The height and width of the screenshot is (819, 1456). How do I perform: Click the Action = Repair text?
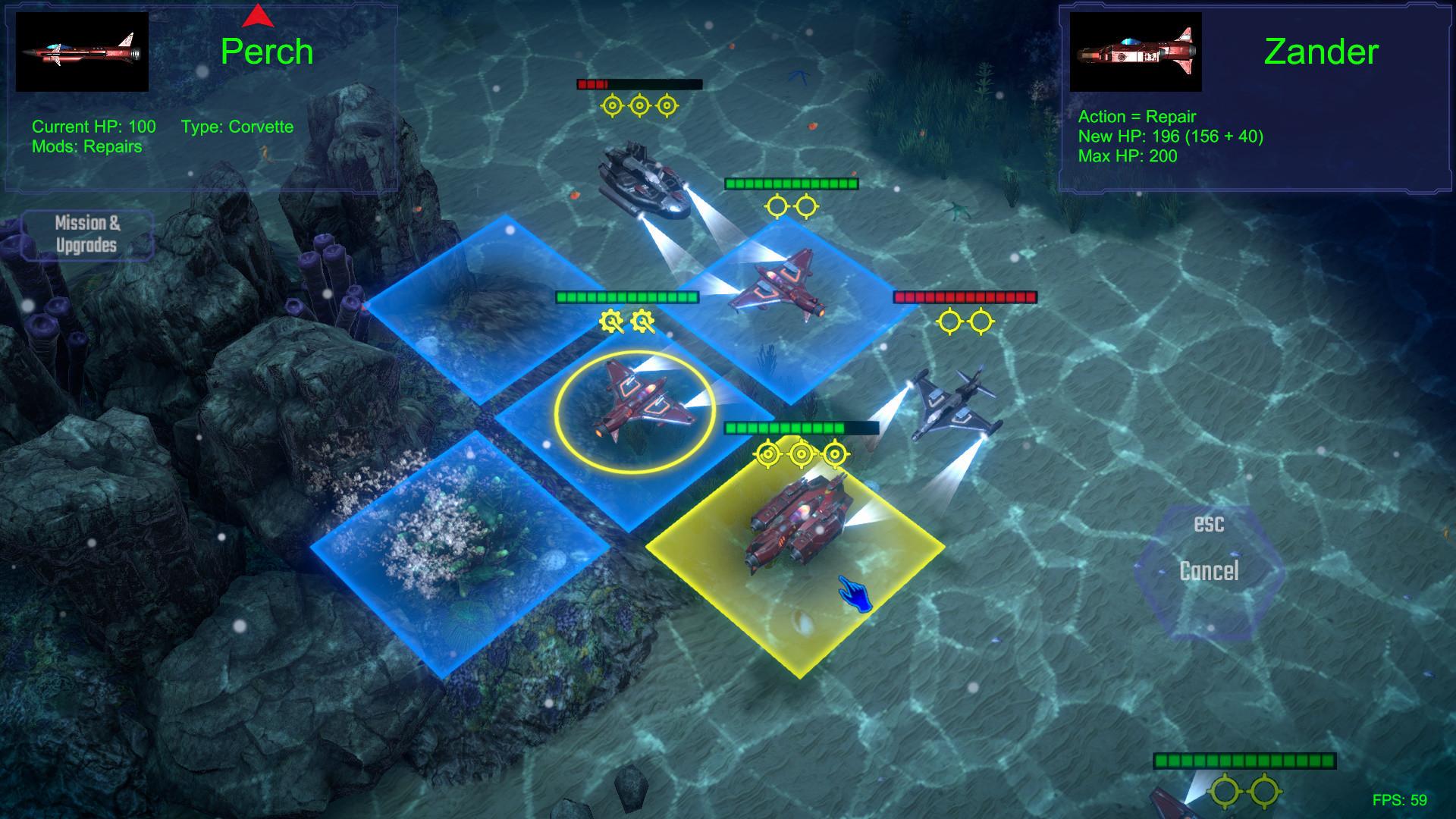[x=1137, y=118]
